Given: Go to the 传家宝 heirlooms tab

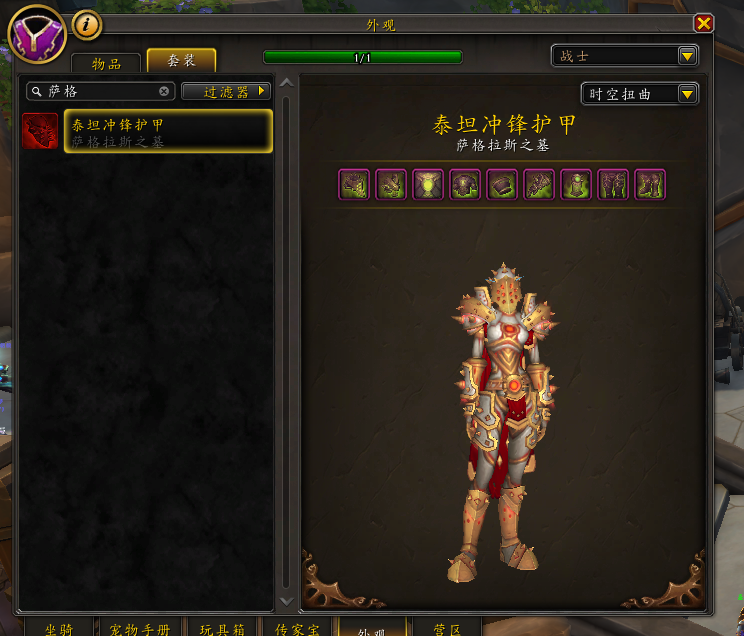Looking at the screenshot, I should click(x=297, y=628).
